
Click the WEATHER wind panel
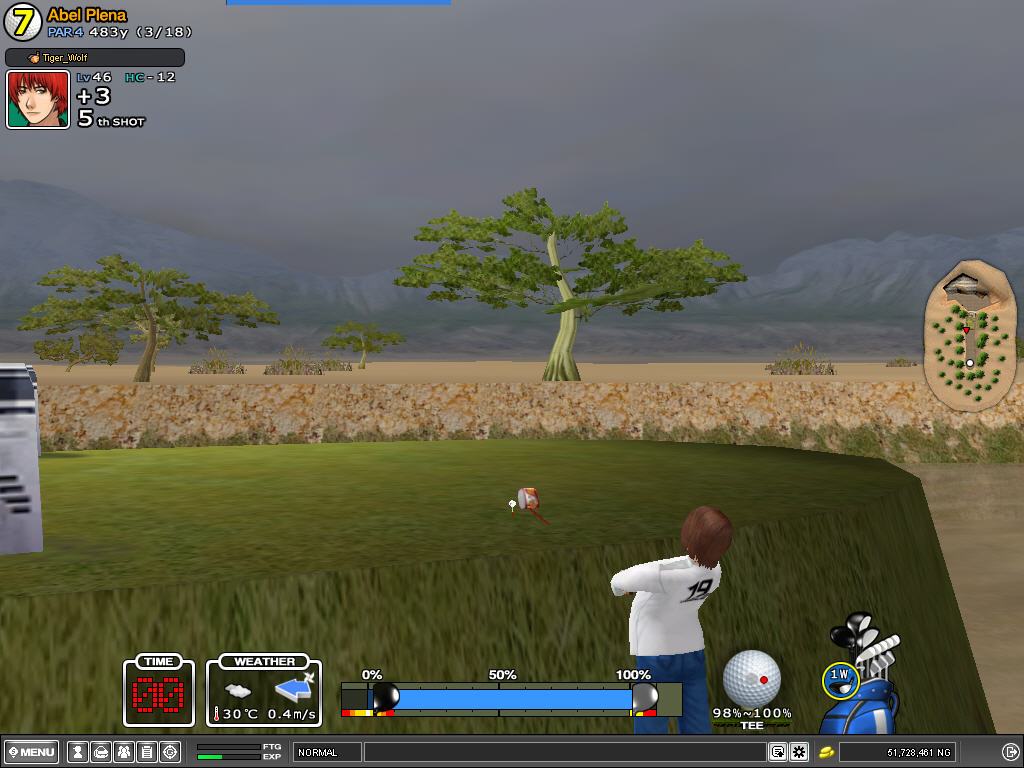(x=264, y=691)
